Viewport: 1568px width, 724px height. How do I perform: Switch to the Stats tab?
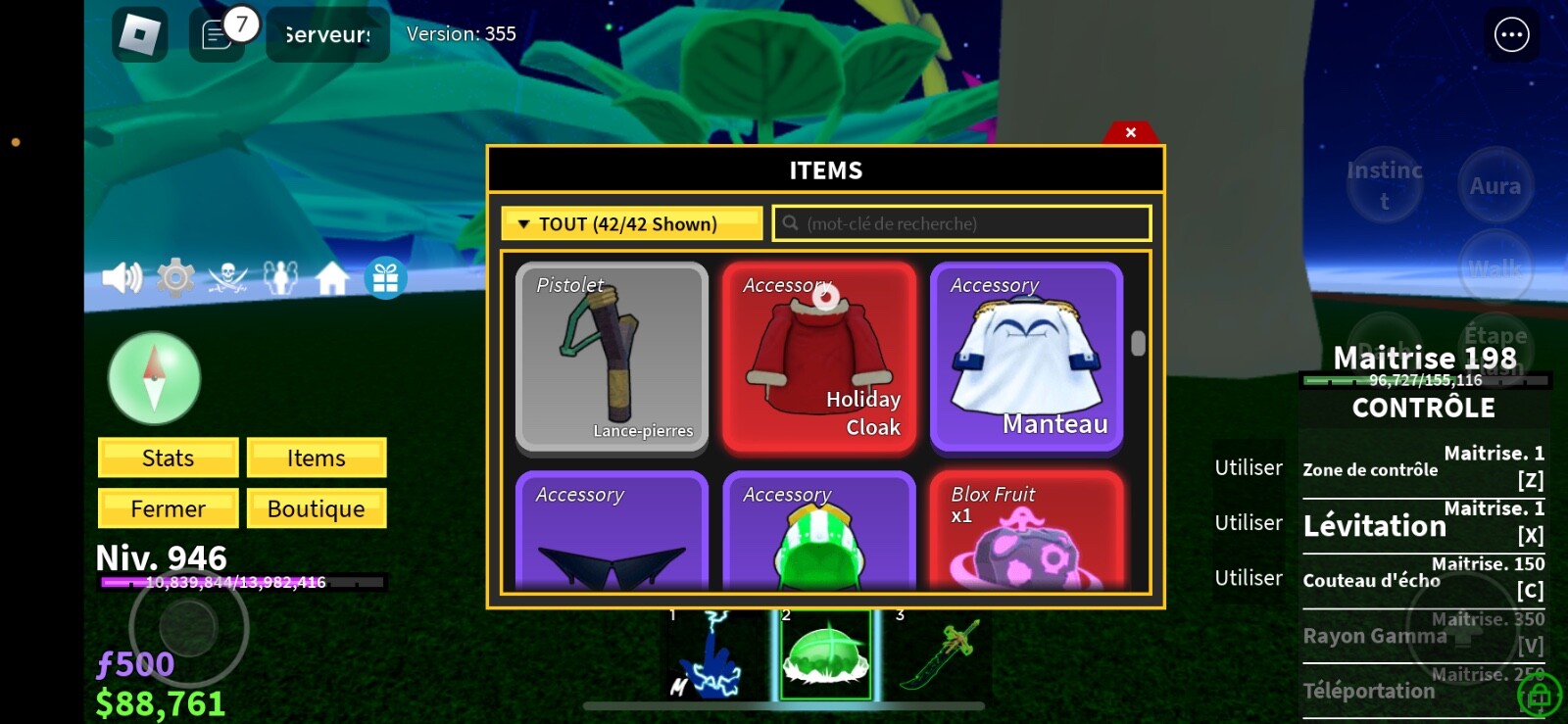click(x=167, y=457)
